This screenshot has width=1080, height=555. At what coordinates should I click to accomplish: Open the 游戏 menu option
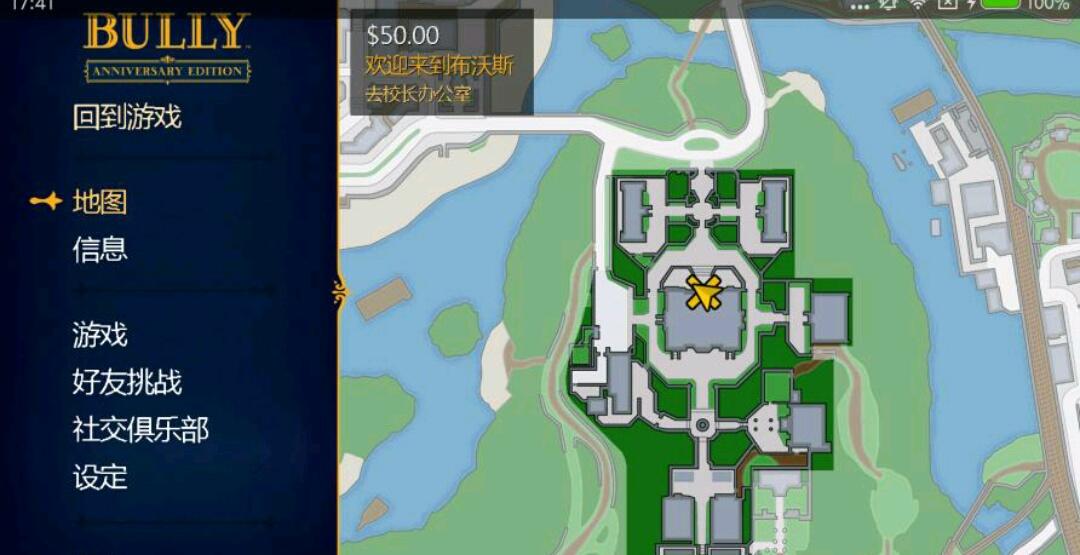100,334
